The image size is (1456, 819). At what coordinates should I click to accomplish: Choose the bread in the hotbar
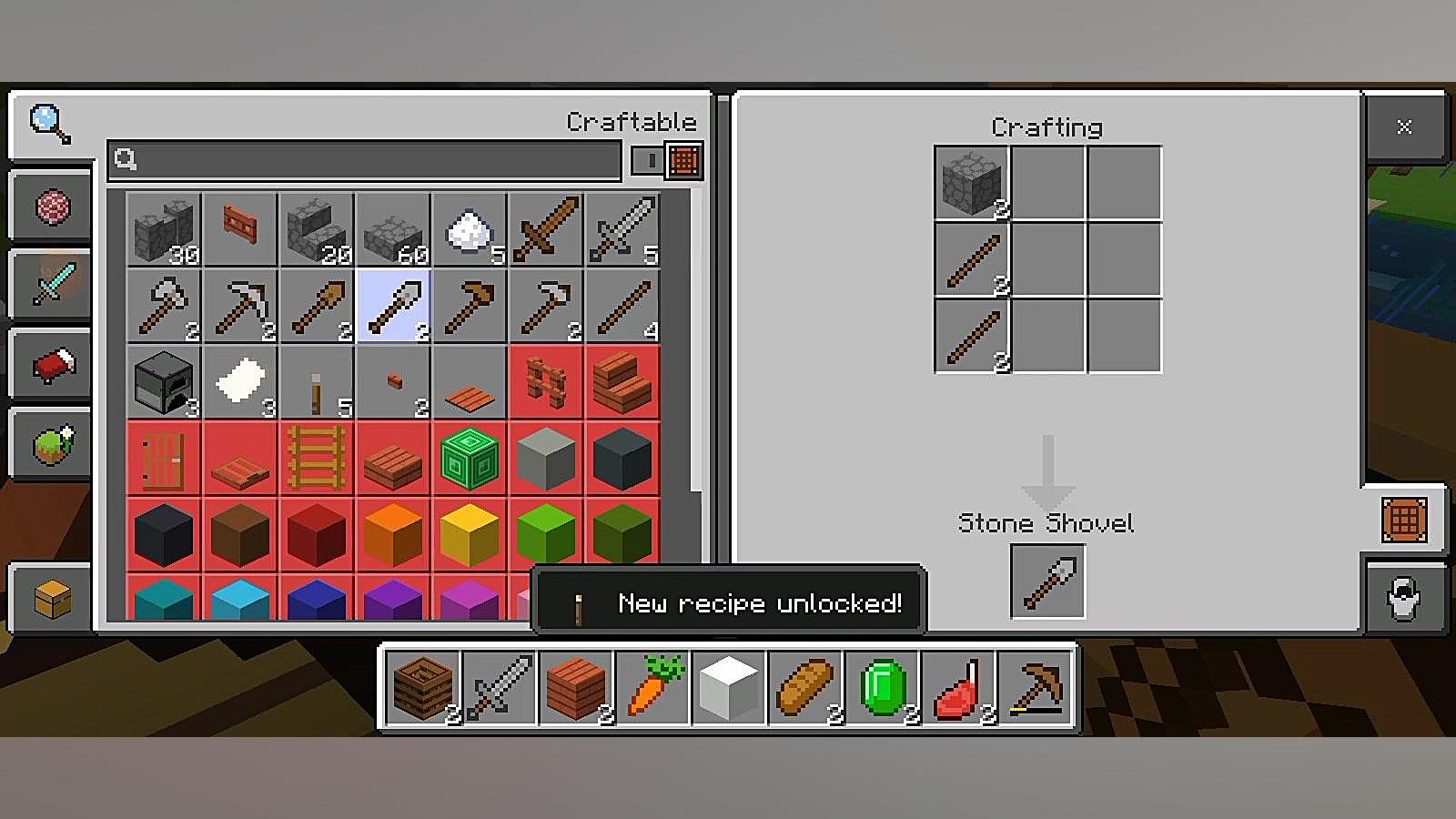(x=804, y=688)
